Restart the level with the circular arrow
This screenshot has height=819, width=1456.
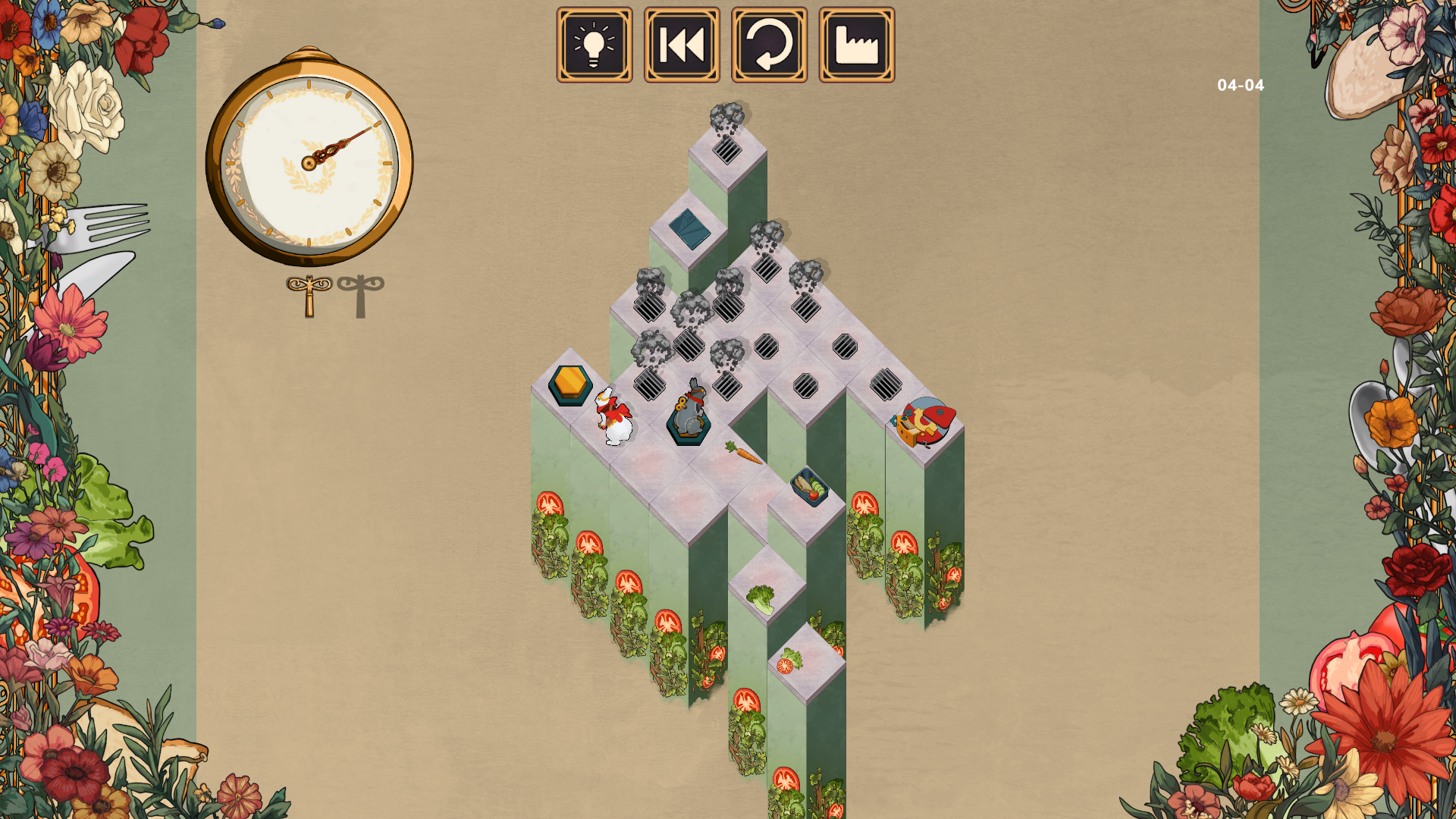(x=769, y=45)
